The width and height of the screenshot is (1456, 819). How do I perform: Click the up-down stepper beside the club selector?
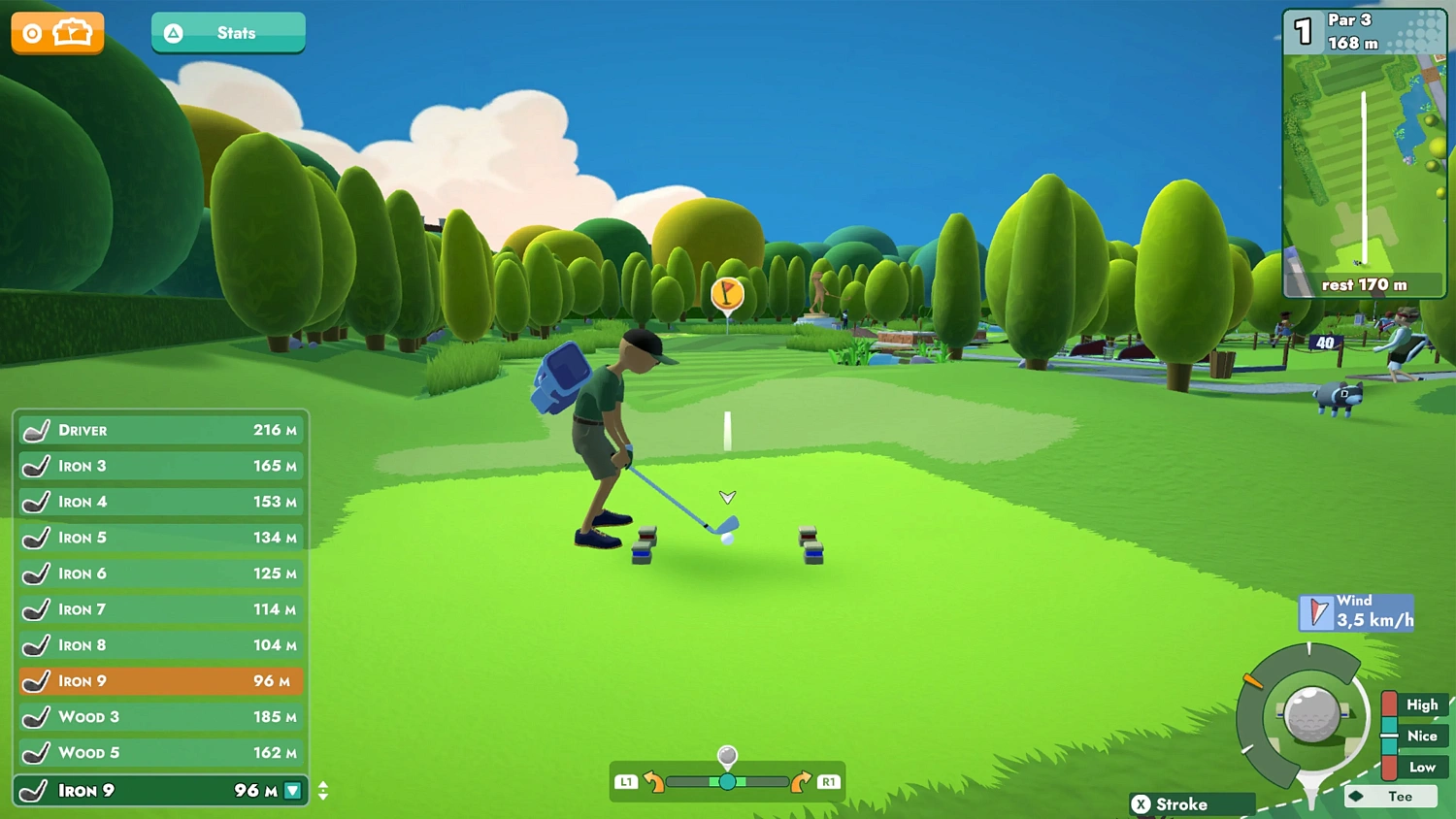click(x=323, y=791)
